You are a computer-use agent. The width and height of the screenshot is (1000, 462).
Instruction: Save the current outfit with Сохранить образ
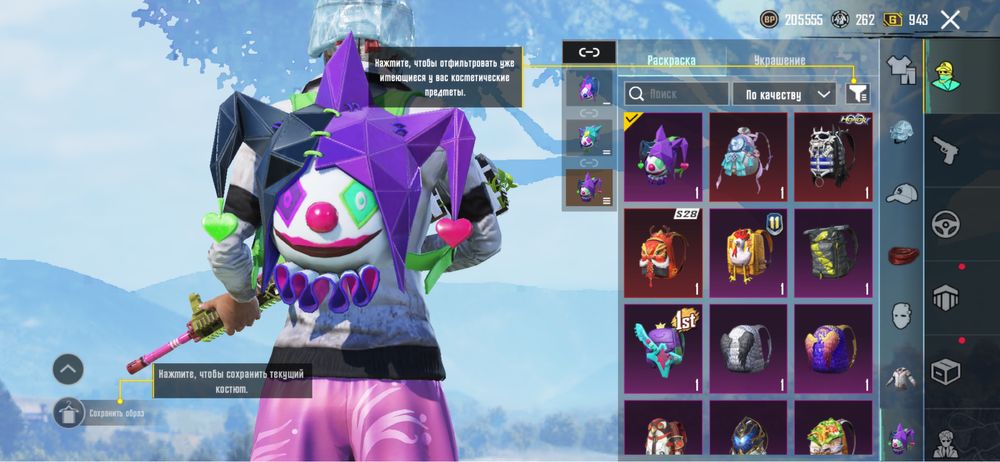pos(70,411)
